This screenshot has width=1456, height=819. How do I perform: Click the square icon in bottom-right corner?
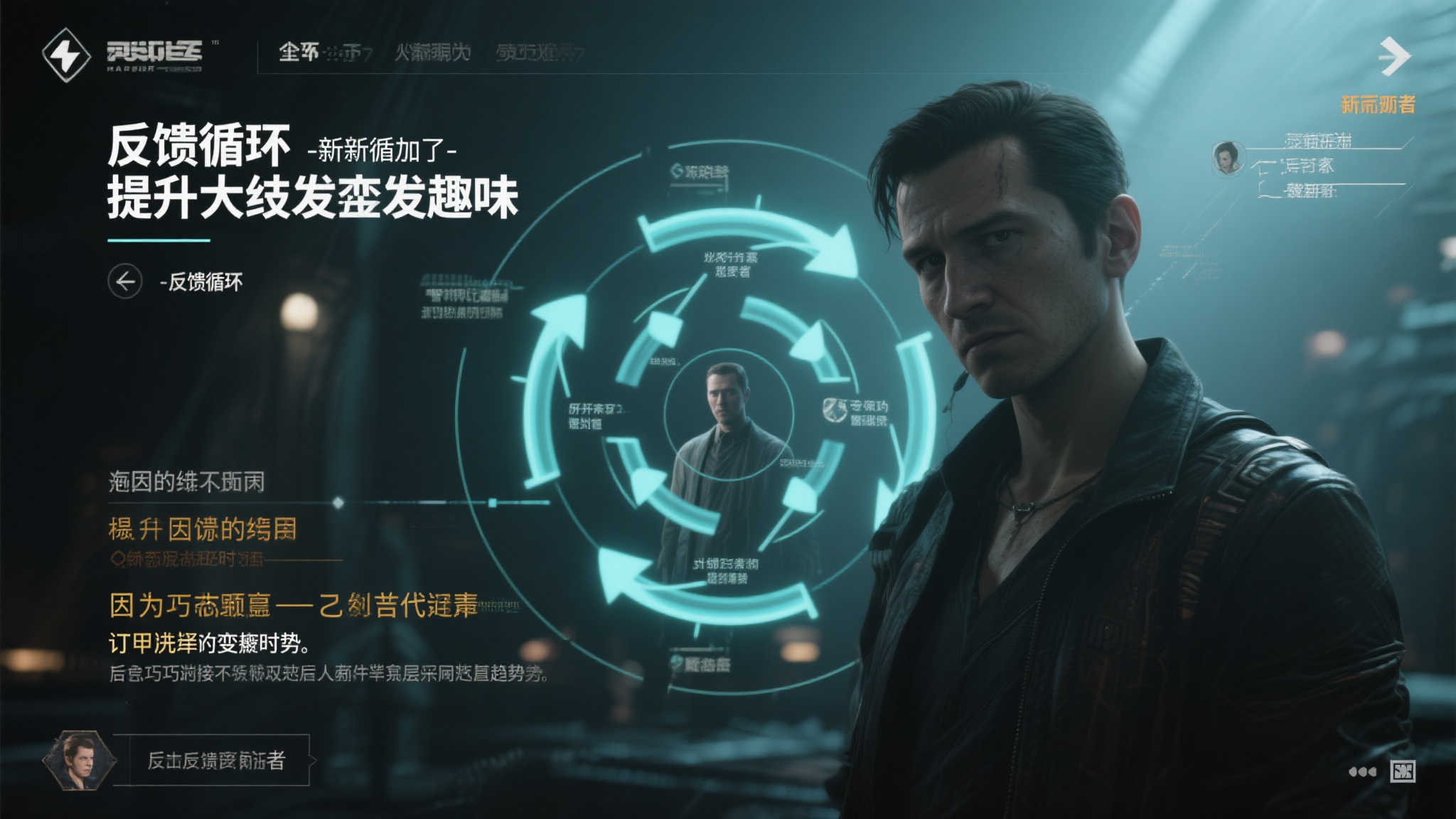click(x=1403, y=771)
